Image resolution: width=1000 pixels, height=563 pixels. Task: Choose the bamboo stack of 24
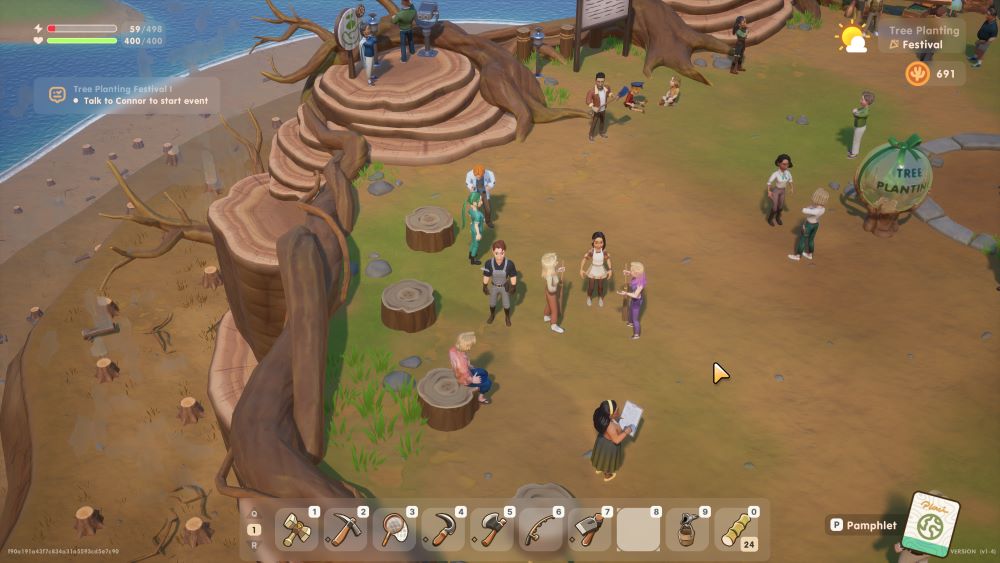(736, 530)
